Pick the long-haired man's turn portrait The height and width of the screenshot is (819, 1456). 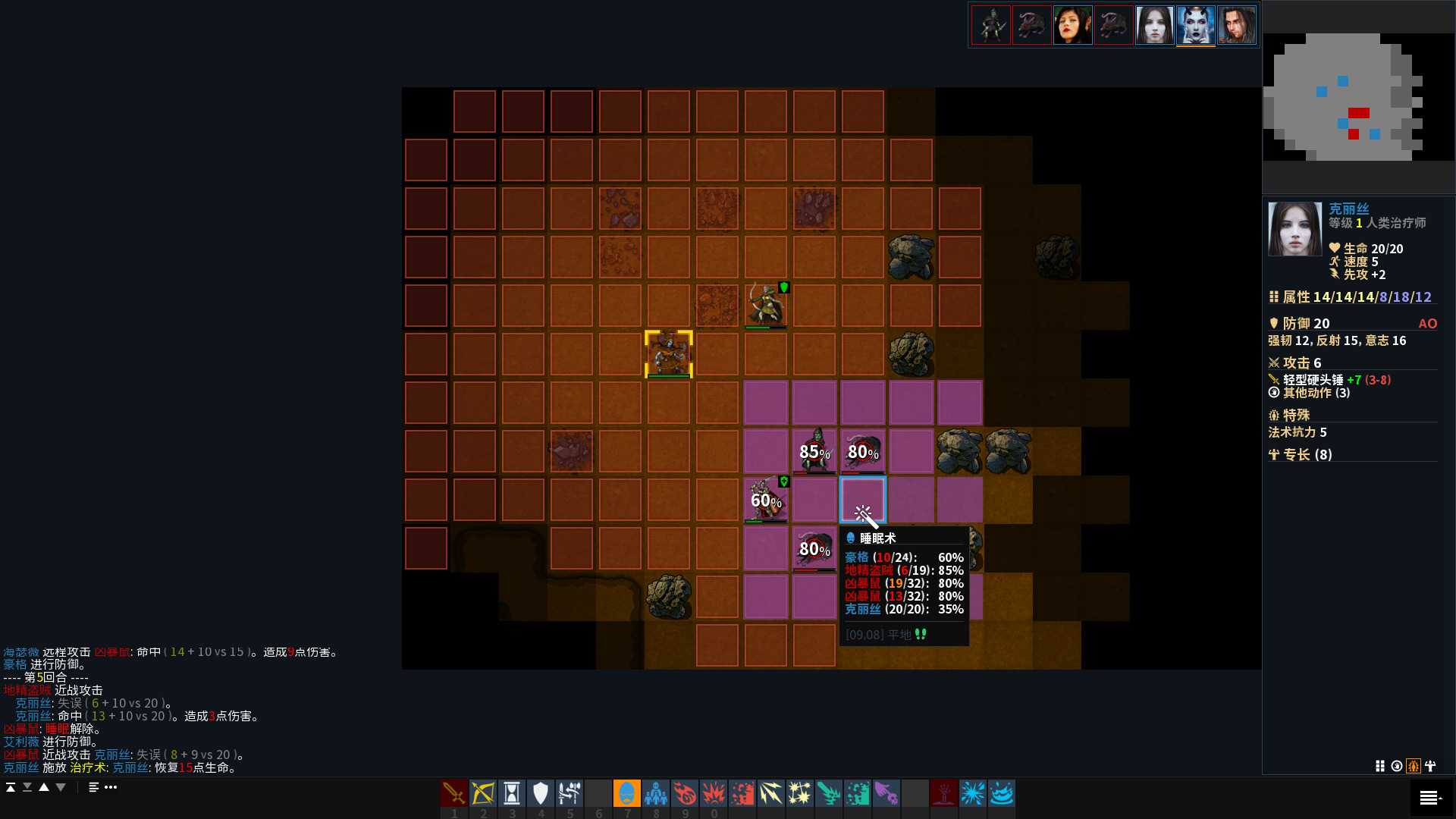click(x=1237, y=25)
